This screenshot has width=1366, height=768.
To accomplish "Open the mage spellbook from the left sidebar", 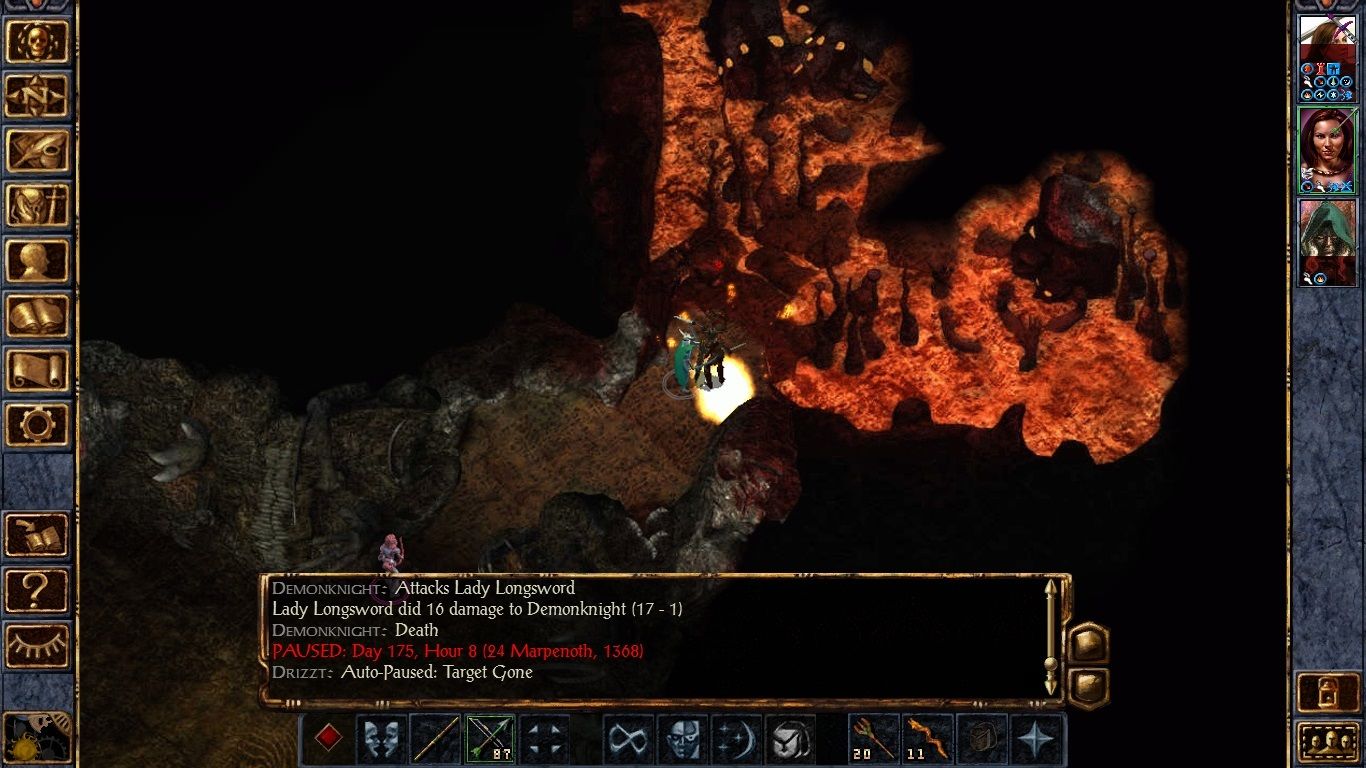I will tap(37, 316).
